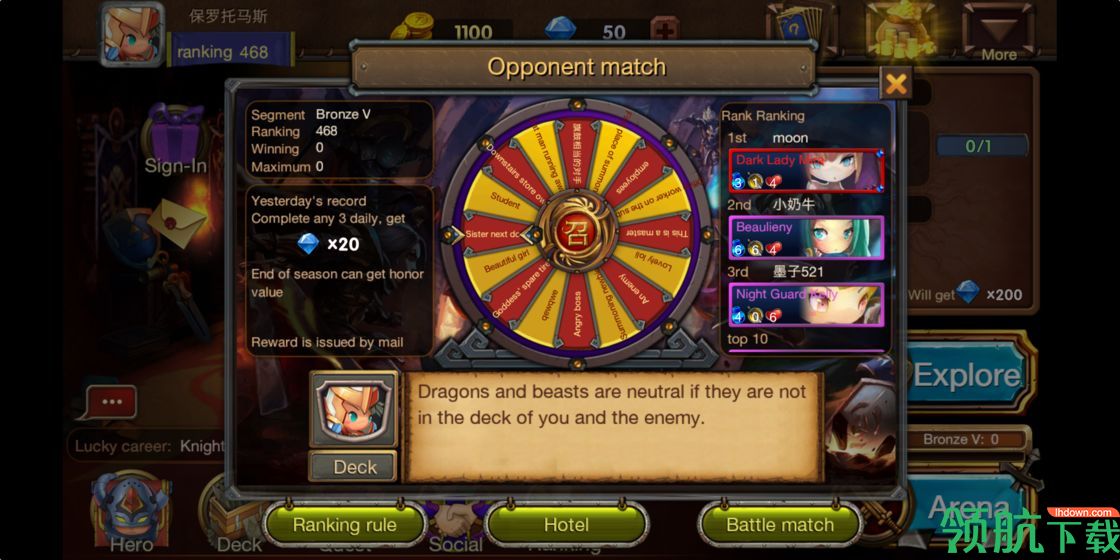Start a Battle match
Viewport: 1120px width, 560px height.
(x=779, y=524)
